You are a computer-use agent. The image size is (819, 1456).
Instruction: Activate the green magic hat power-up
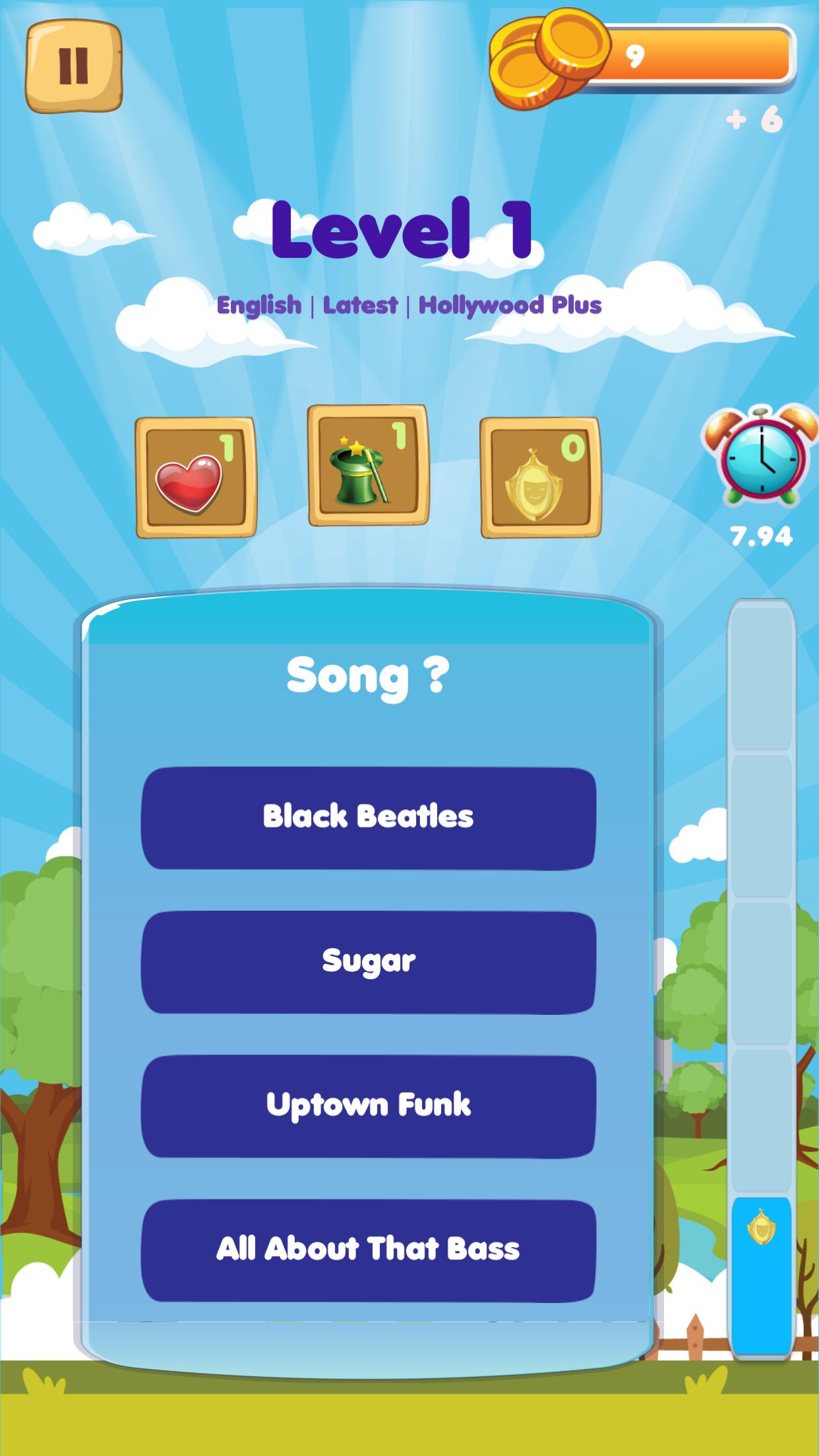point(368,466)
